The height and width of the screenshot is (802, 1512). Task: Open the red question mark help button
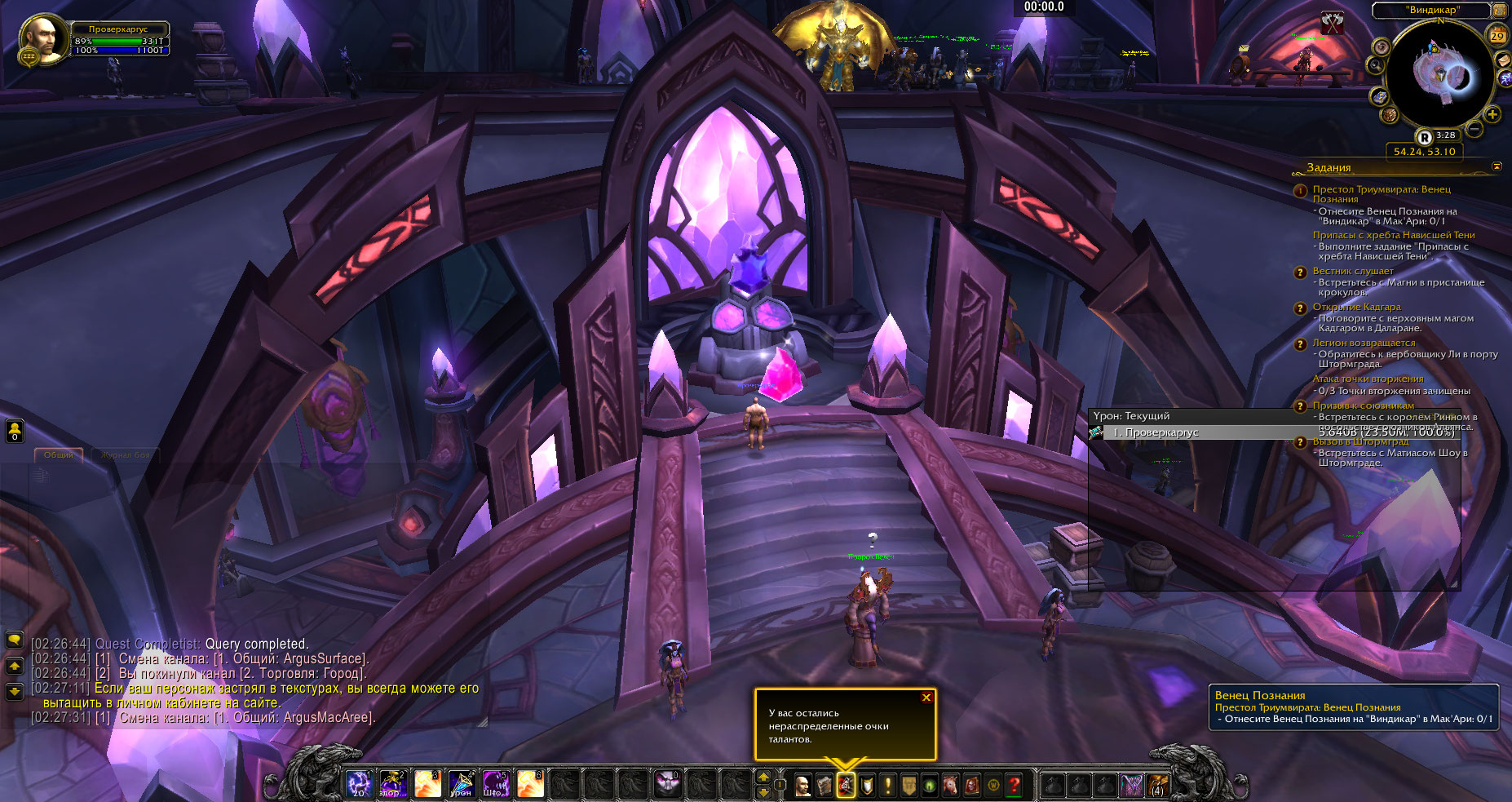[1014, 785]
